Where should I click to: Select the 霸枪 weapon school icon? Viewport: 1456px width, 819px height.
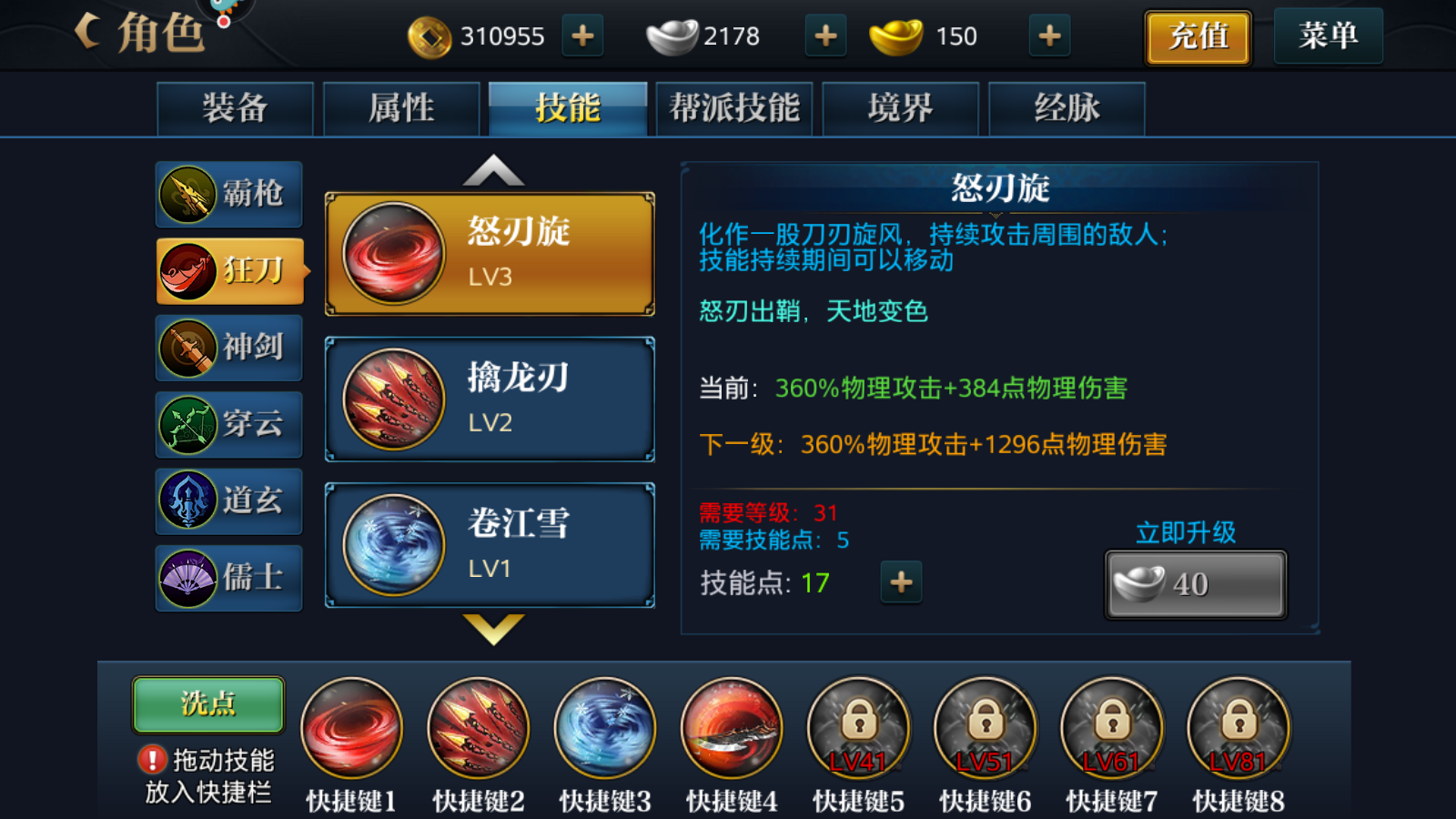pos(227,194)
